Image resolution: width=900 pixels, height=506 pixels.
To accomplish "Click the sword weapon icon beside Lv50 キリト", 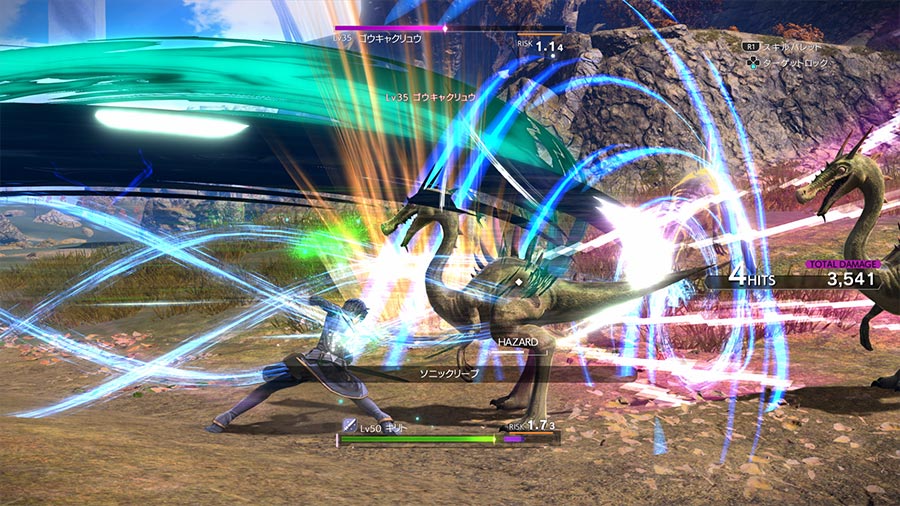I will pos(349,425).
